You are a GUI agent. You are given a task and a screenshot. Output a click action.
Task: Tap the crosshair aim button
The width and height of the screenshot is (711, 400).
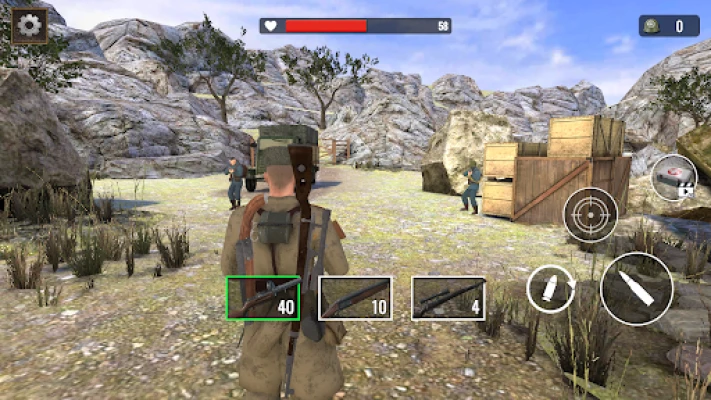(x=590, y=214)
